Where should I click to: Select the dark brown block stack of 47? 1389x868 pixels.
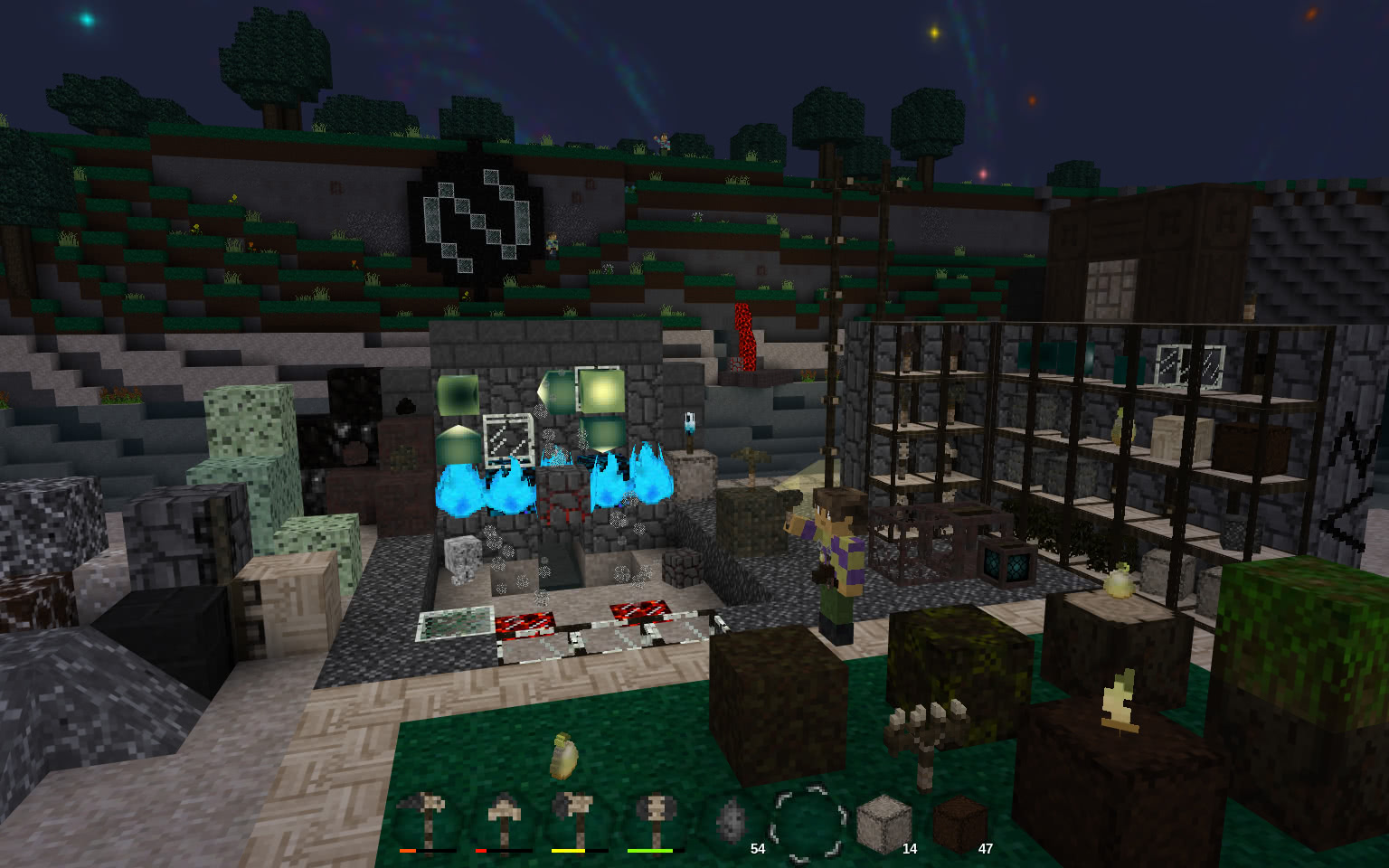pyautogui.click(x=959, y=824)
